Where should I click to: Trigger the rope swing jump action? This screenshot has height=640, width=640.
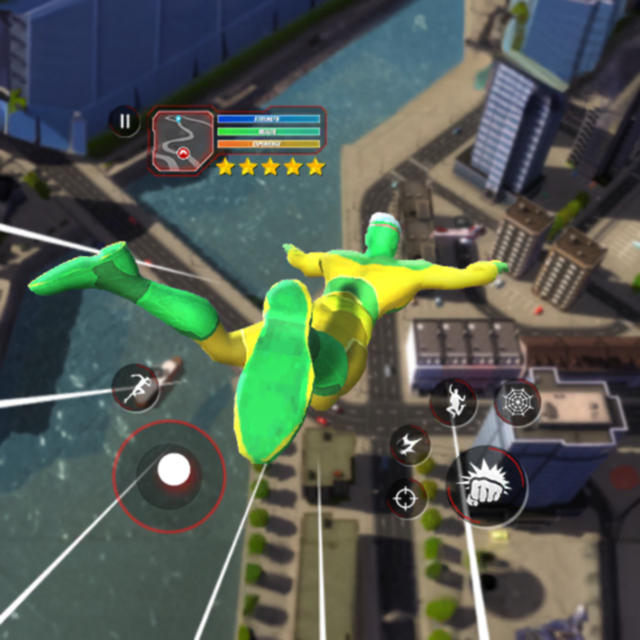454,401
